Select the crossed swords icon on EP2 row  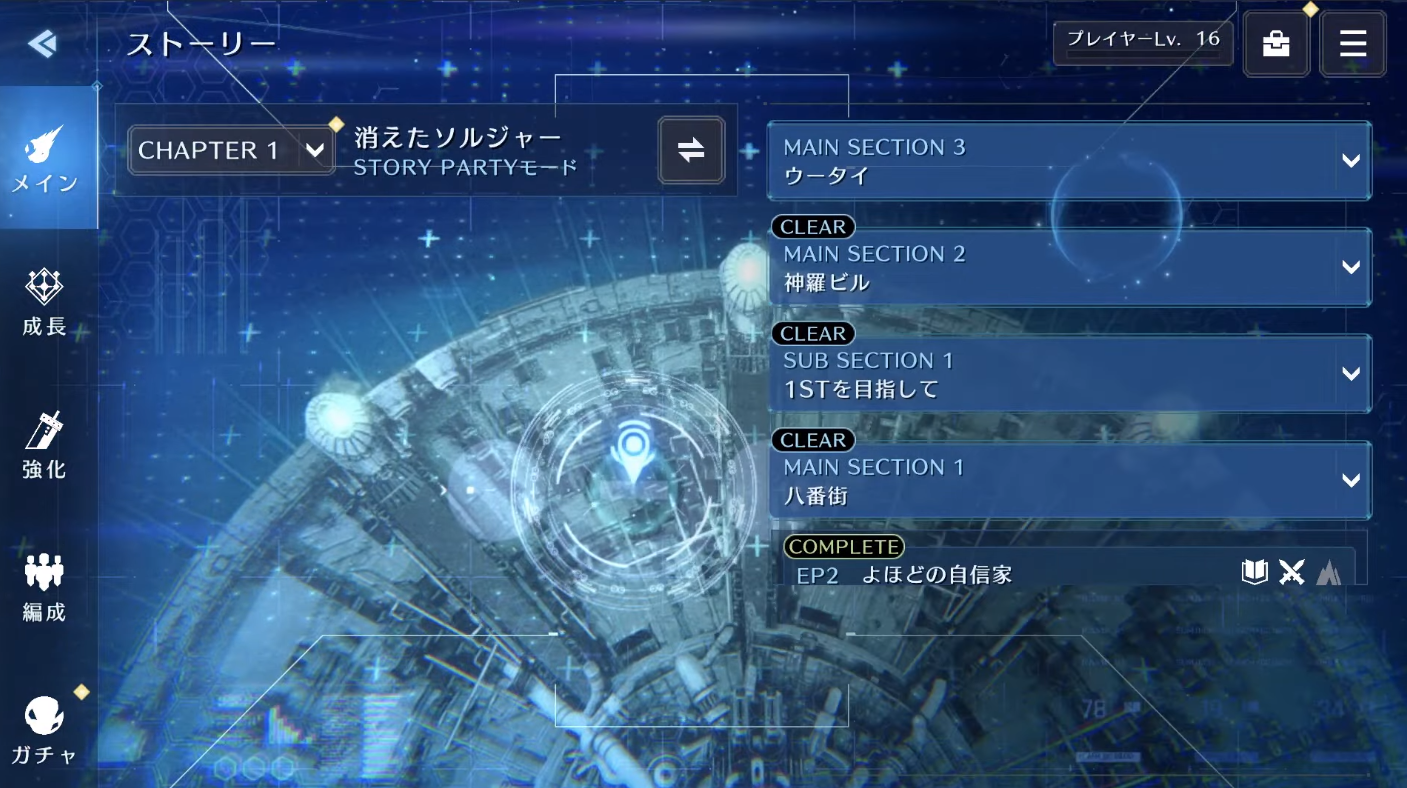(x=1292, y=572)
